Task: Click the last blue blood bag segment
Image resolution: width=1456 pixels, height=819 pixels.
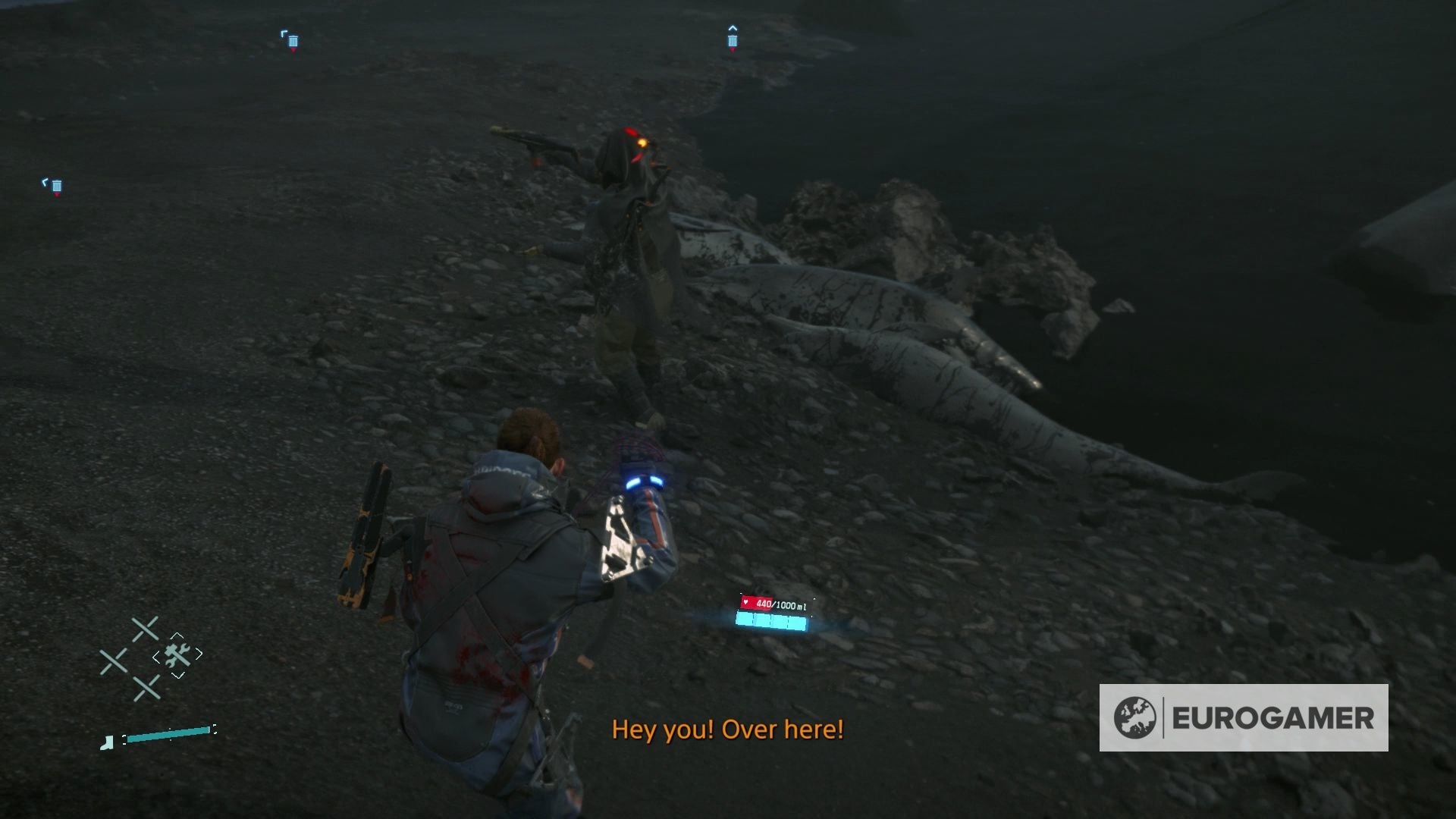Action: coord(796,622)
